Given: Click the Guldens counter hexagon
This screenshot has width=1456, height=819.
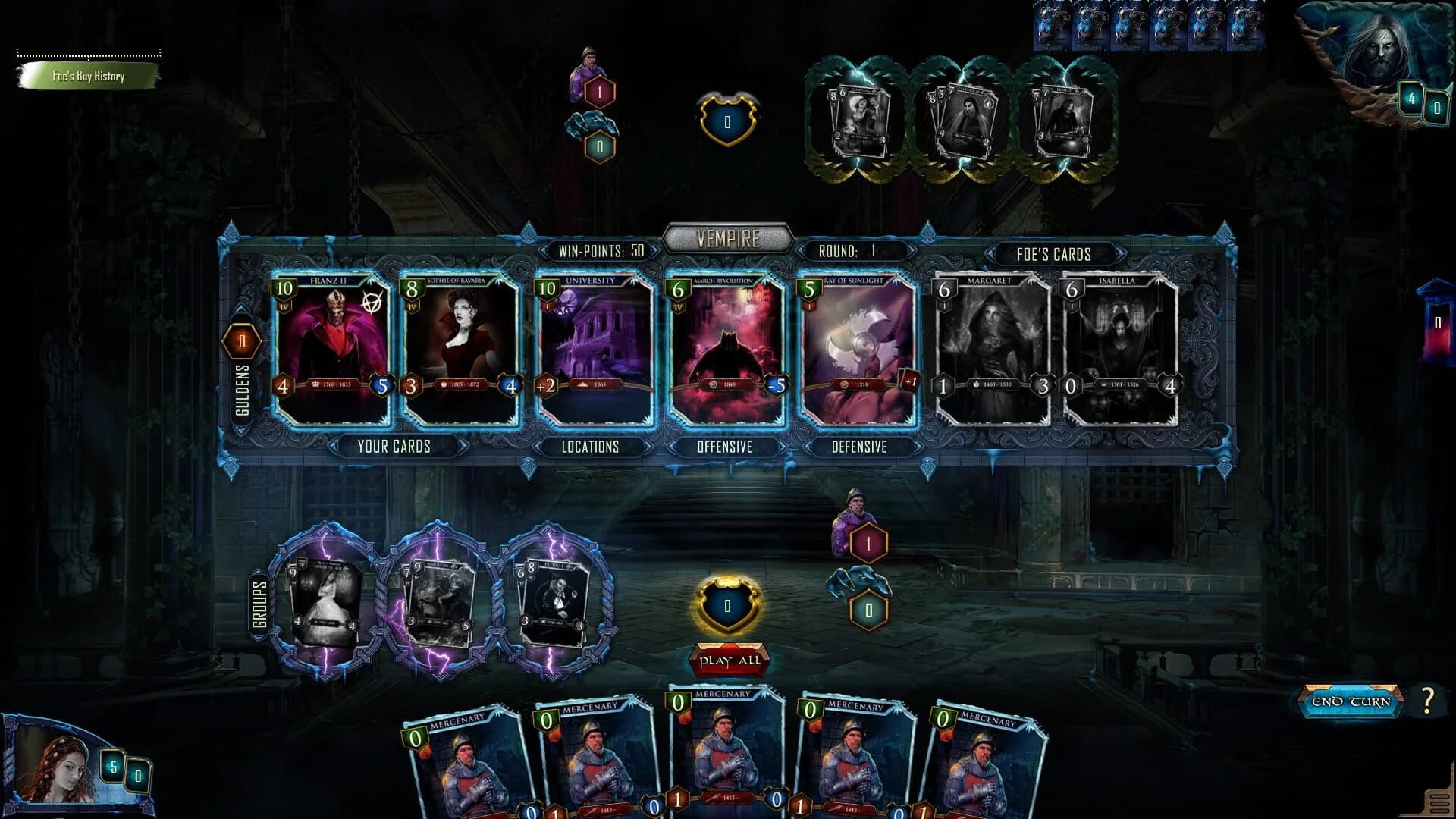Looking at the screenshot, I should click(241, 343).
